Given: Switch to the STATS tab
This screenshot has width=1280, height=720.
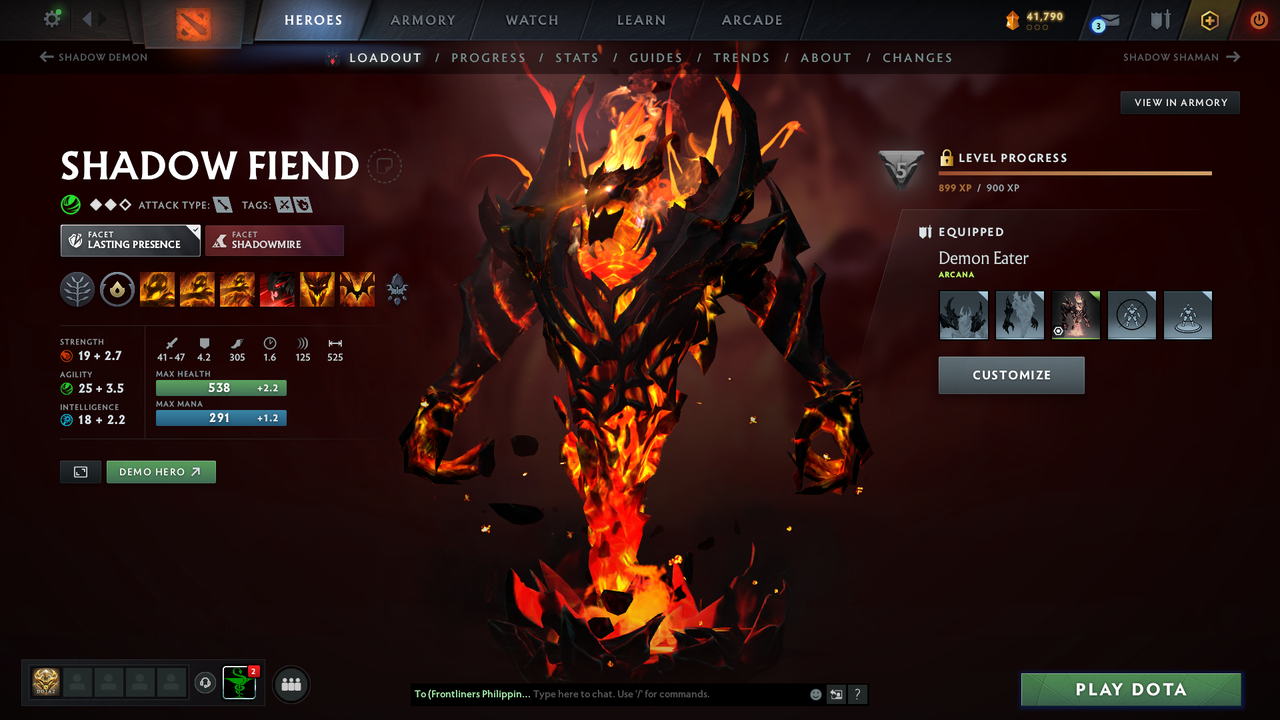Looking at the screenshot, I should click(x=577, y=57).
